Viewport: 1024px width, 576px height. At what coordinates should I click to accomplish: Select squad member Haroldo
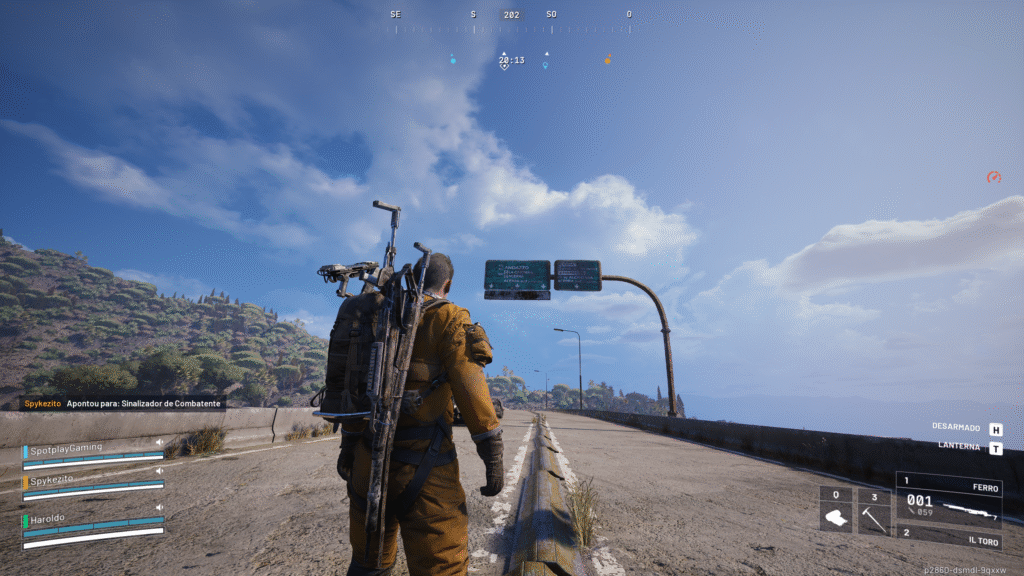point(48,520)
